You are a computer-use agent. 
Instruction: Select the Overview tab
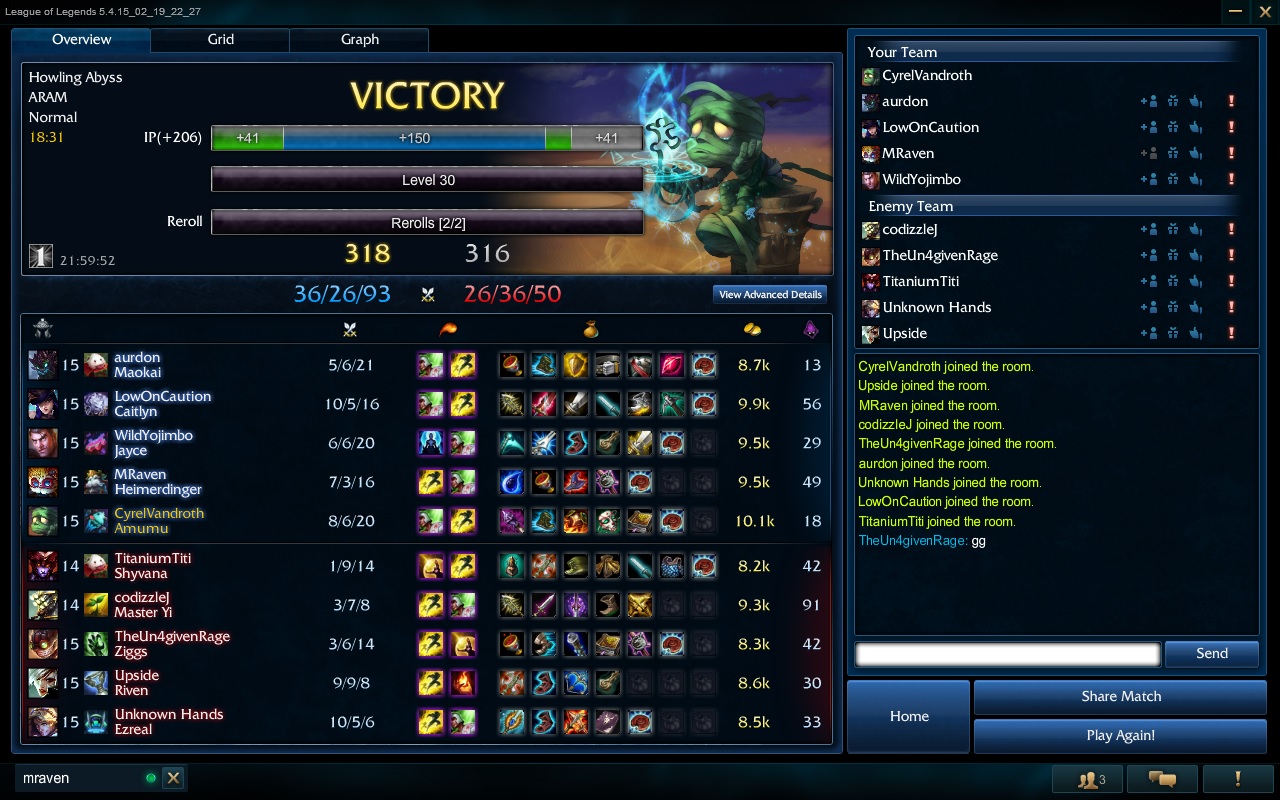tap(81, 40)
